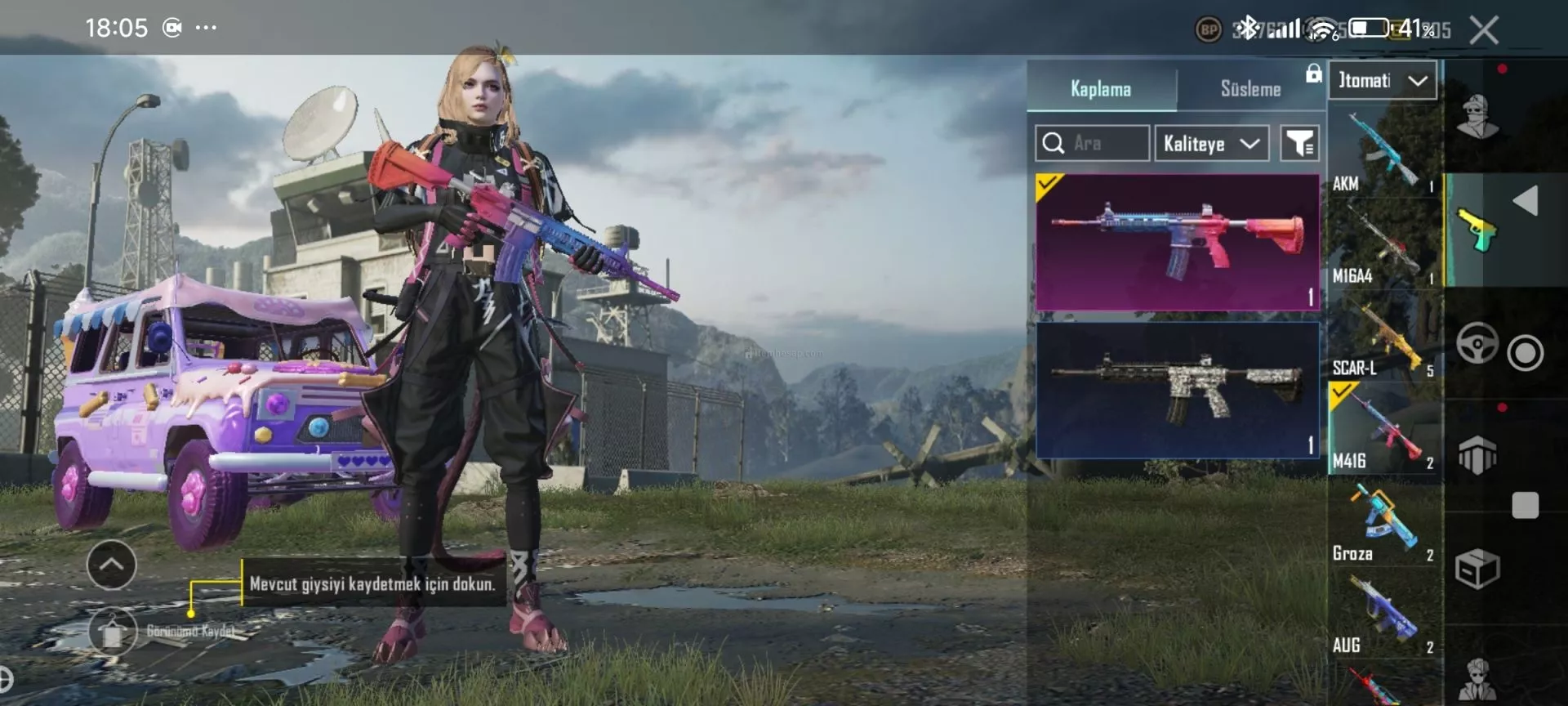Image resolution: width=1568 pixels, height=706 pixels.
Task: Open the Otomatik weapon type dropdown
Action: (1383, 81)
